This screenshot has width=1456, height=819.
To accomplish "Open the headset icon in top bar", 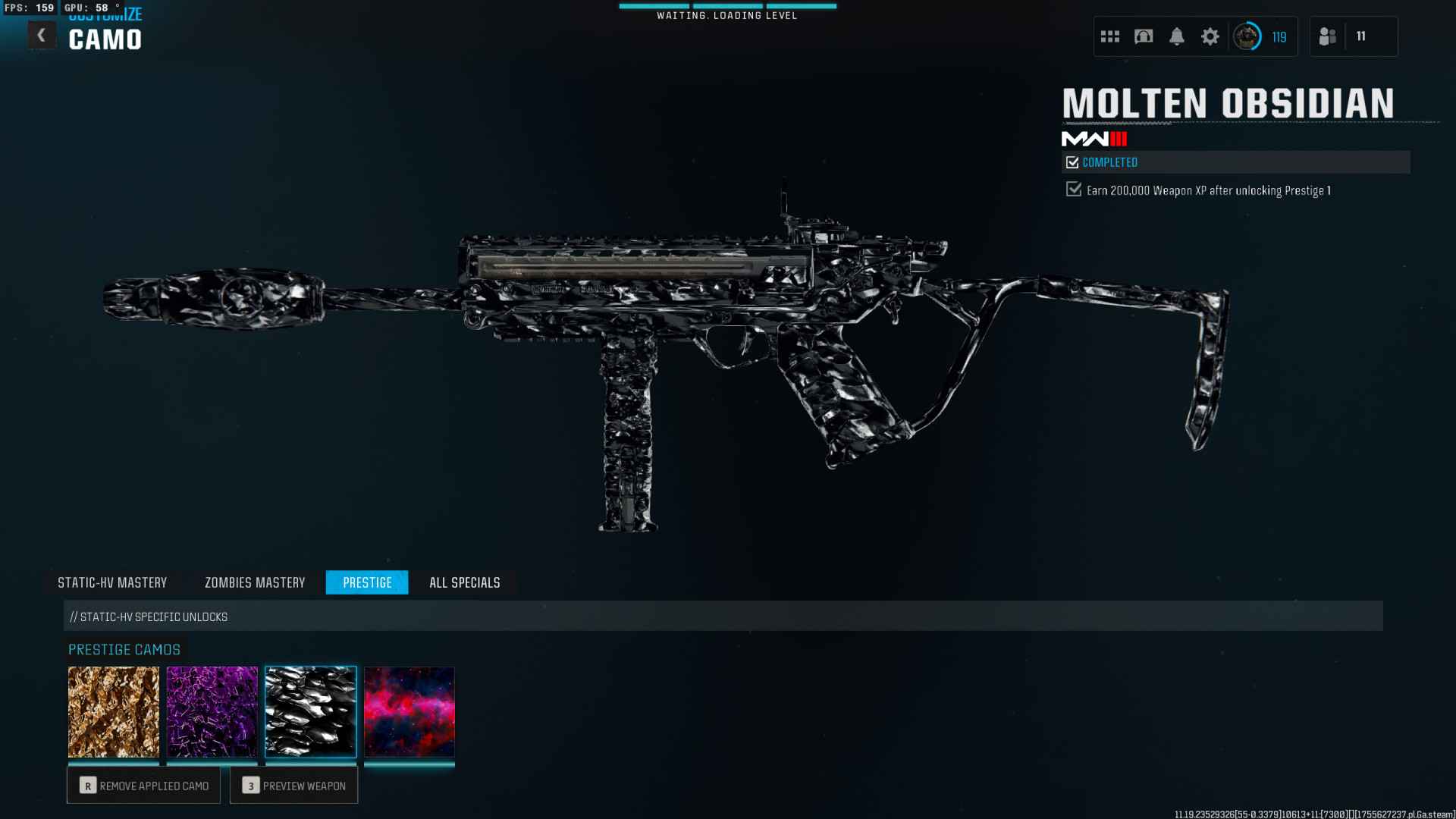I will pos(1144,36).
